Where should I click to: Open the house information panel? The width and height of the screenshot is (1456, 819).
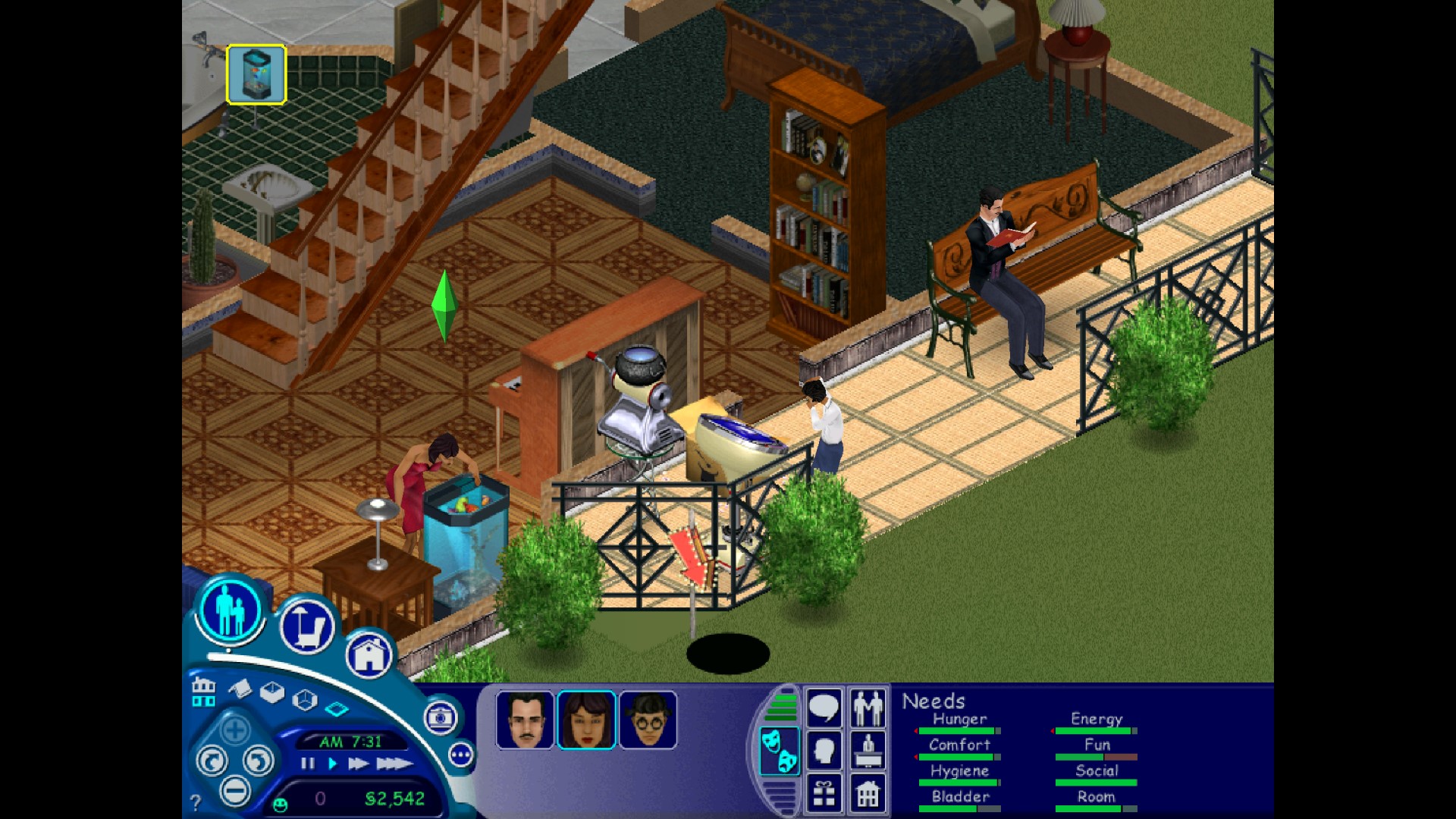point(868,794)
